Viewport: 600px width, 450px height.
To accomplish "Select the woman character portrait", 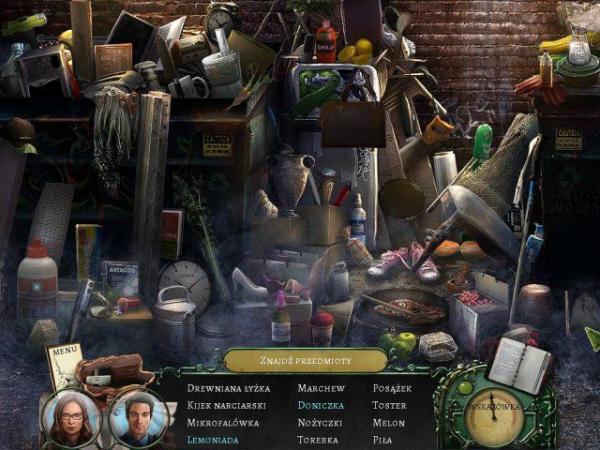I will (x=72, y=416).
